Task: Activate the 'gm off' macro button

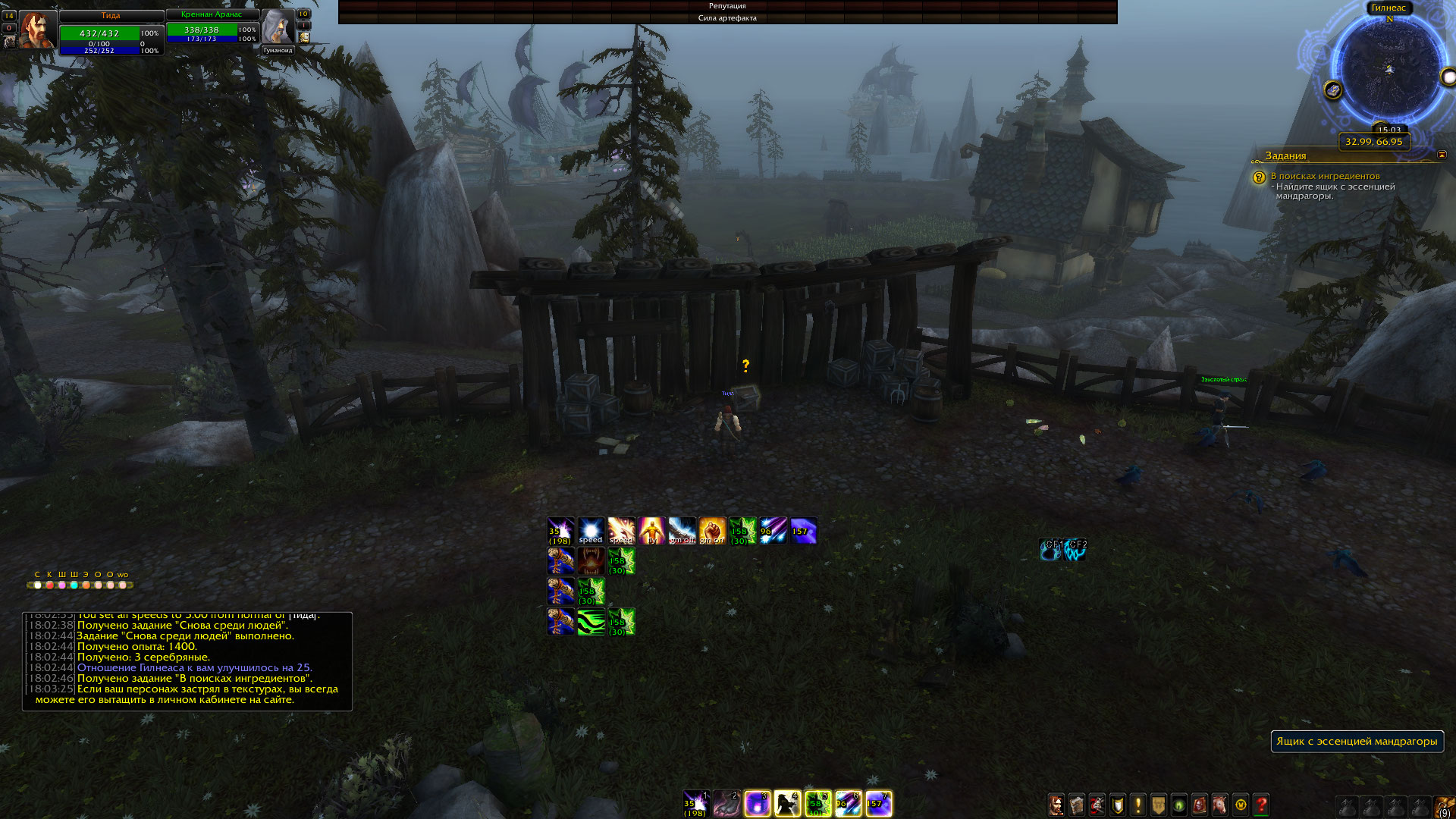Action: pyautogui.click(x=682, y=531)
